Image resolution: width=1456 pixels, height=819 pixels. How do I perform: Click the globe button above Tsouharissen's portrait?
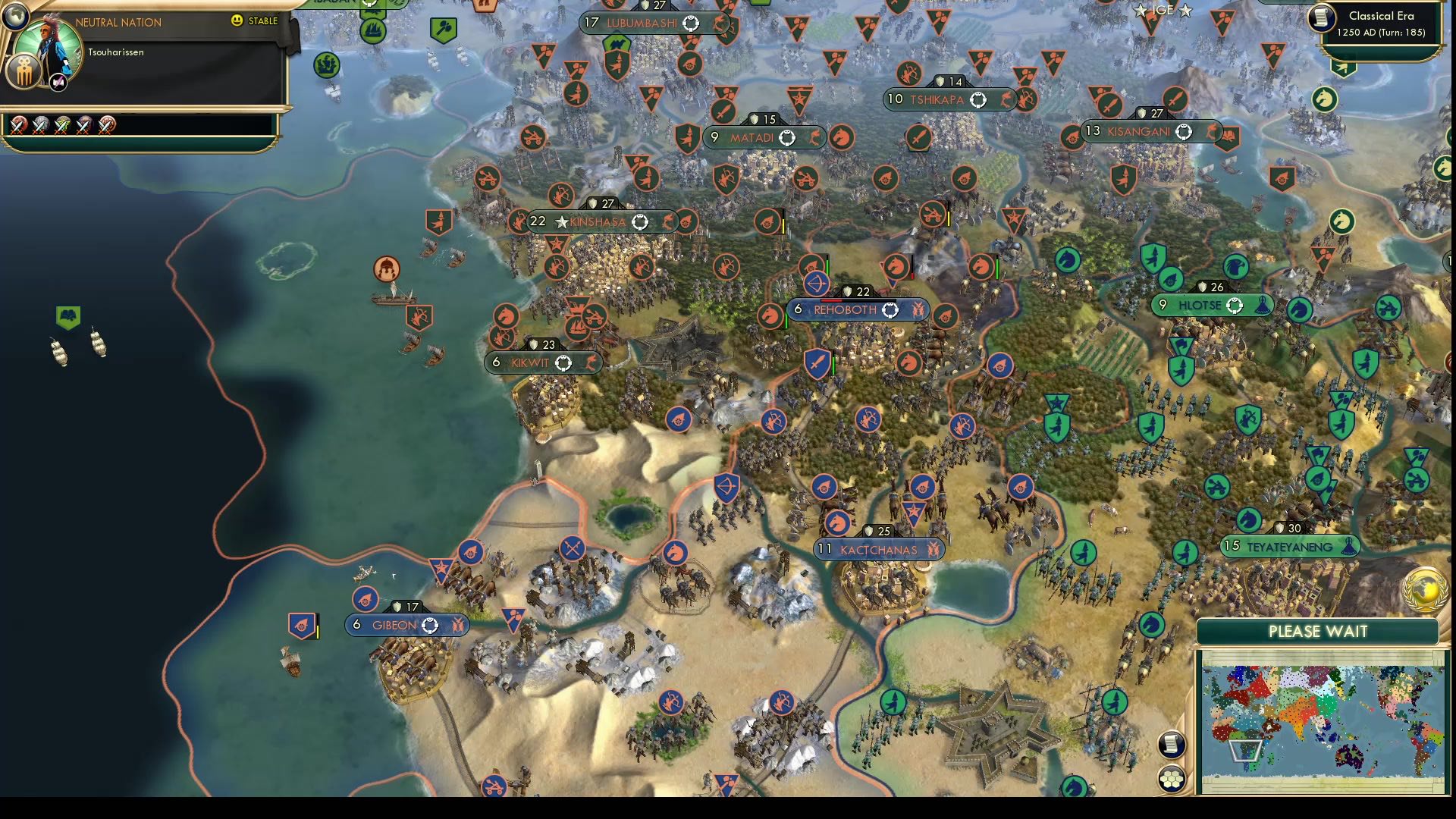coord(15,16)
